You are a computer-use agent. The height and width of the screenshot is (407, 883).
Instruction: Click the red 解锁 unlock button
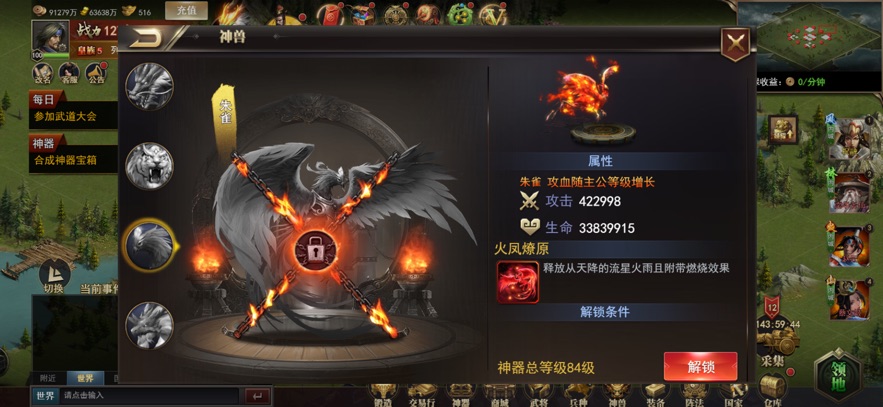pos(700,366)
